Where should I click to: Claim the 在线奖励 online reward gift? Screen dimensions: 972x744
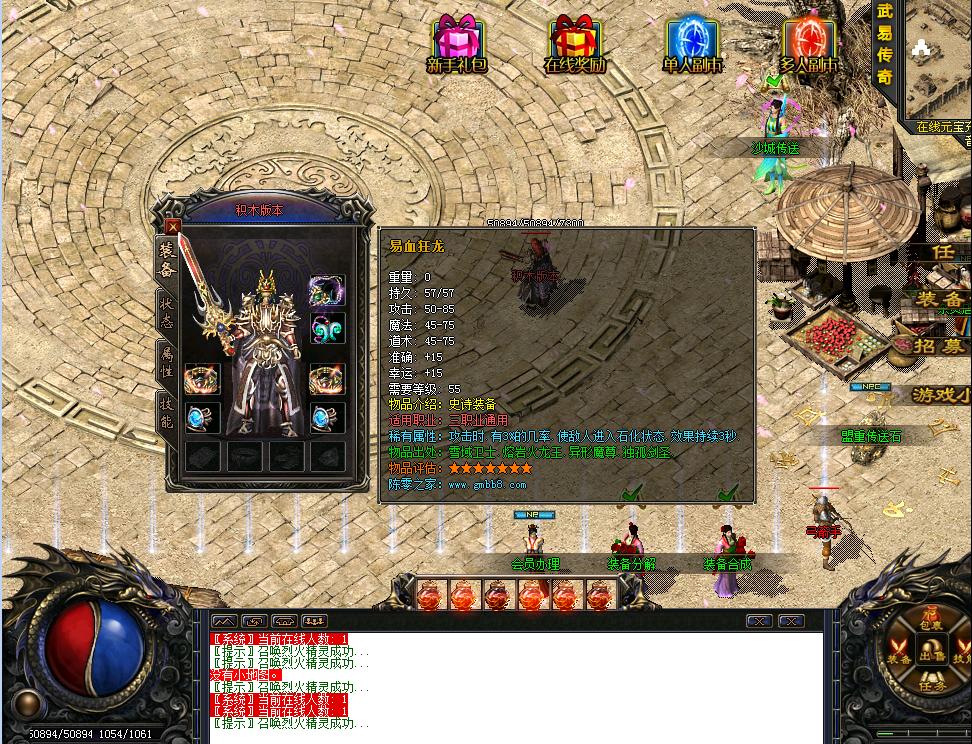click(x=575, y=44)
